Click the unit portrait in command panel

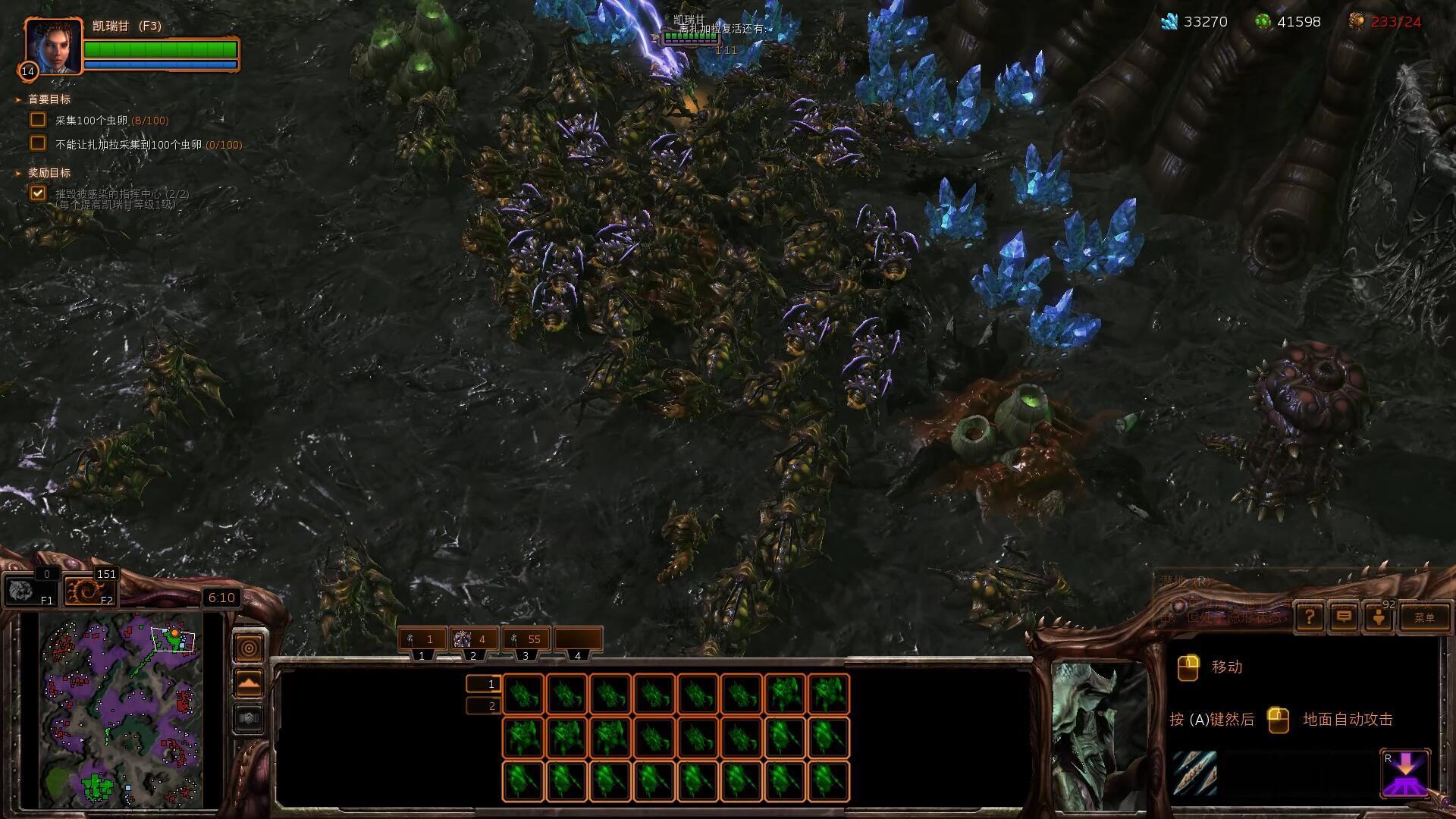[x=1097, y=734]
